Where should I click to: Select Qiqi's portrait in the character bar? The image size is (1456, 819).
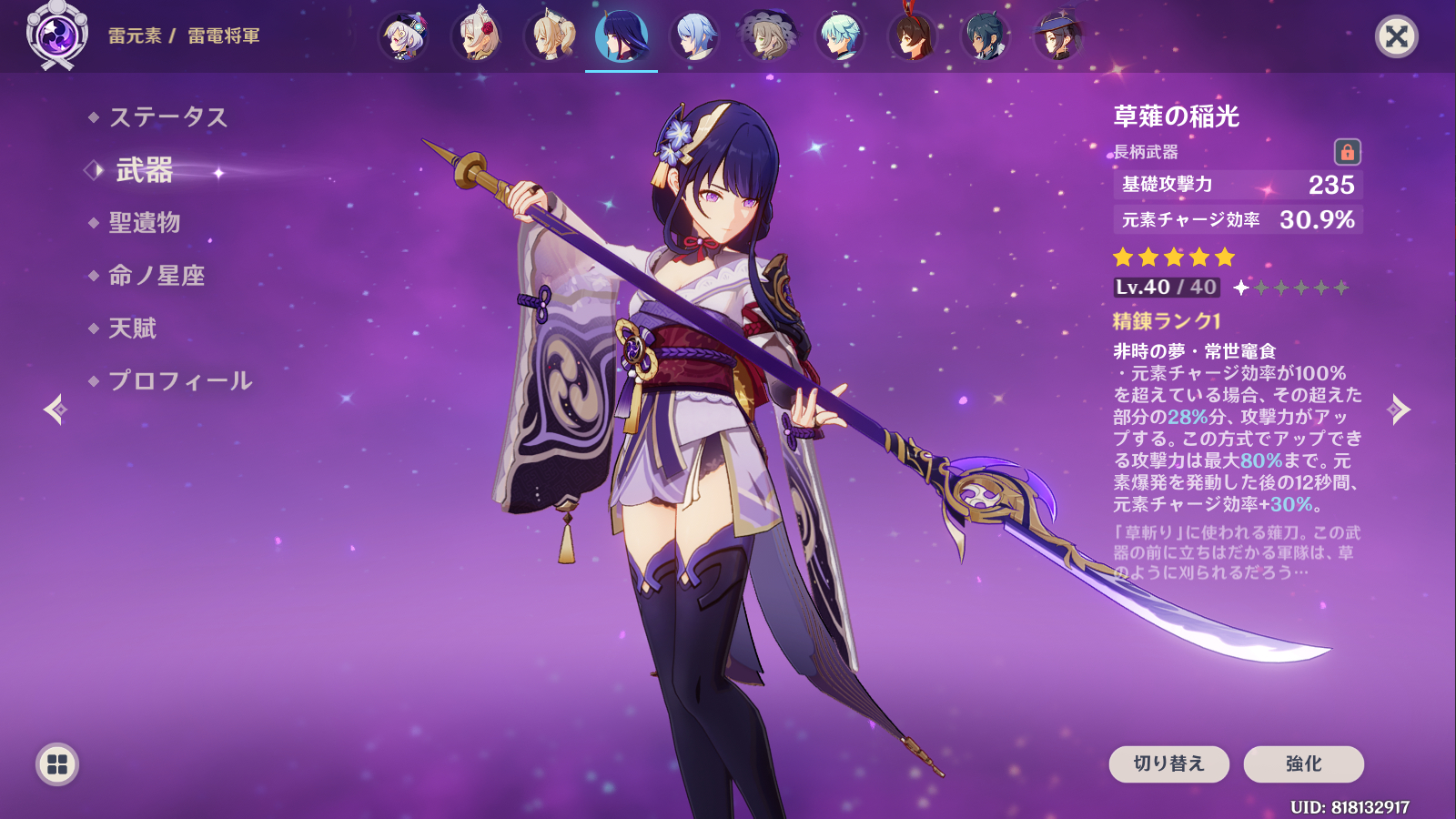click(404, 36)
